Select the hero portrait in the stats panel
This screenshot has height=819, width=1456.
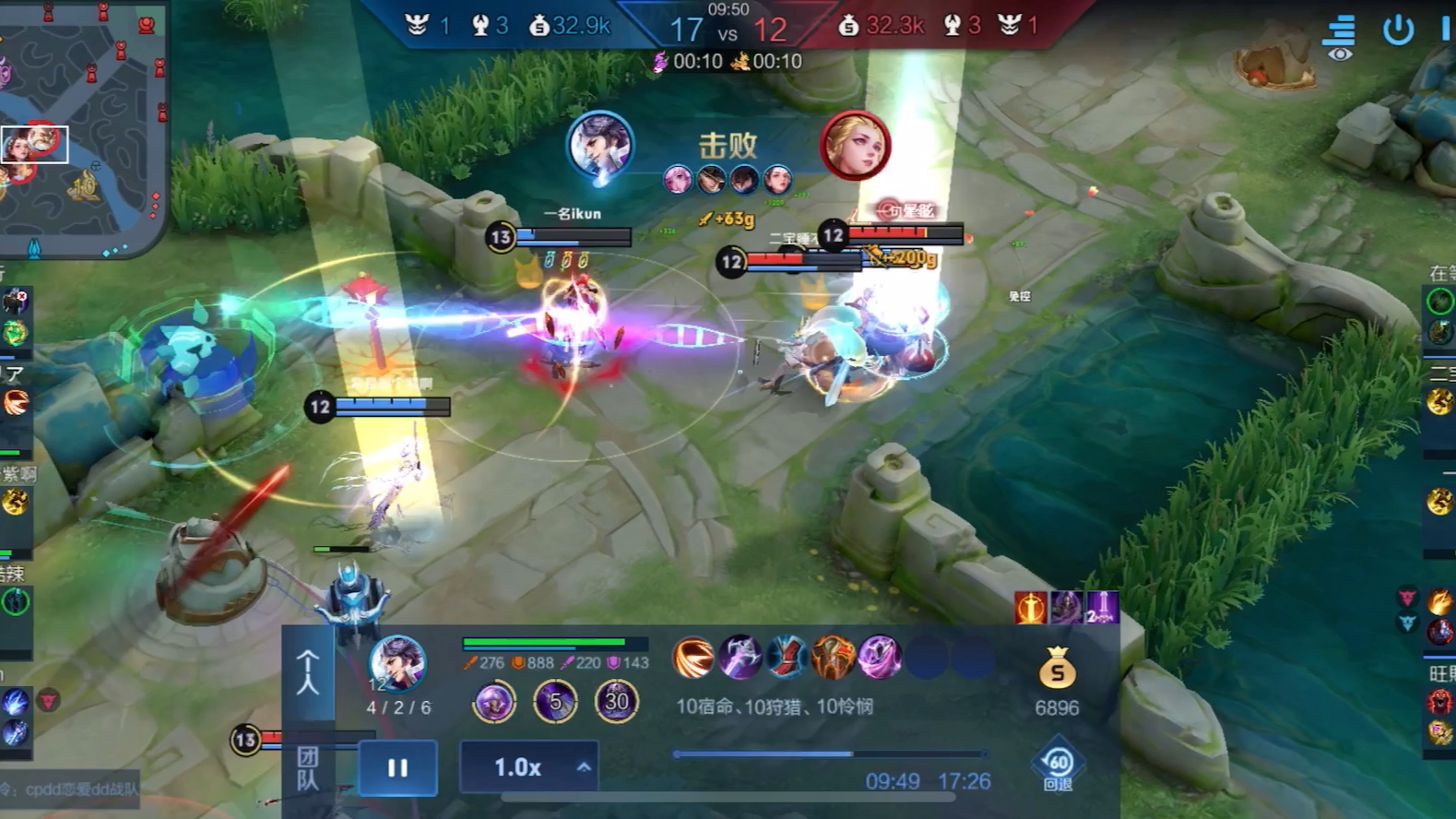click(397, 662)
